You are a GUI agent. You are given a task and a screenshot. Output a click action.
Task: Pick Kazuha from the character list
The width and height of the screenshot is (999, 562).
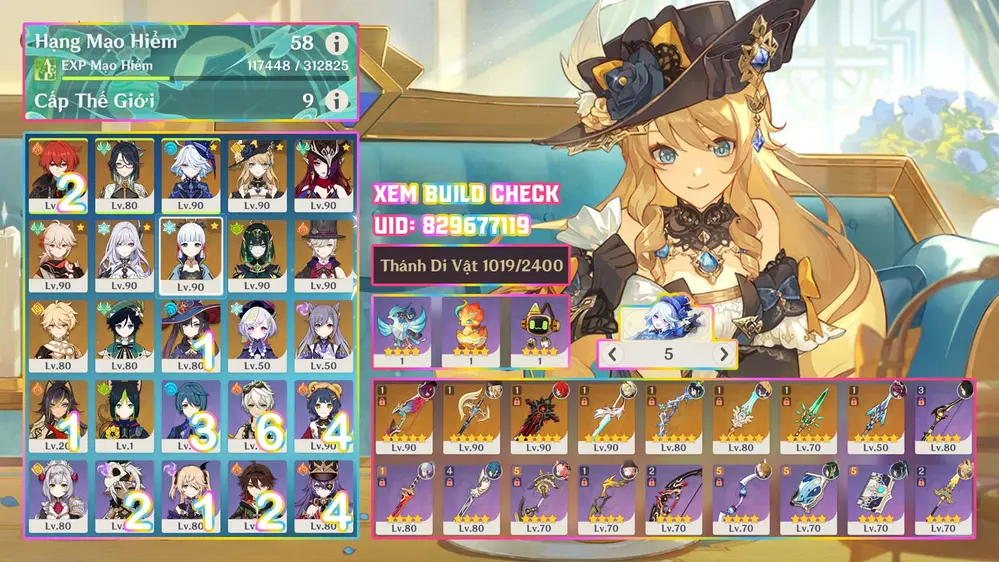tap(58, 255)
